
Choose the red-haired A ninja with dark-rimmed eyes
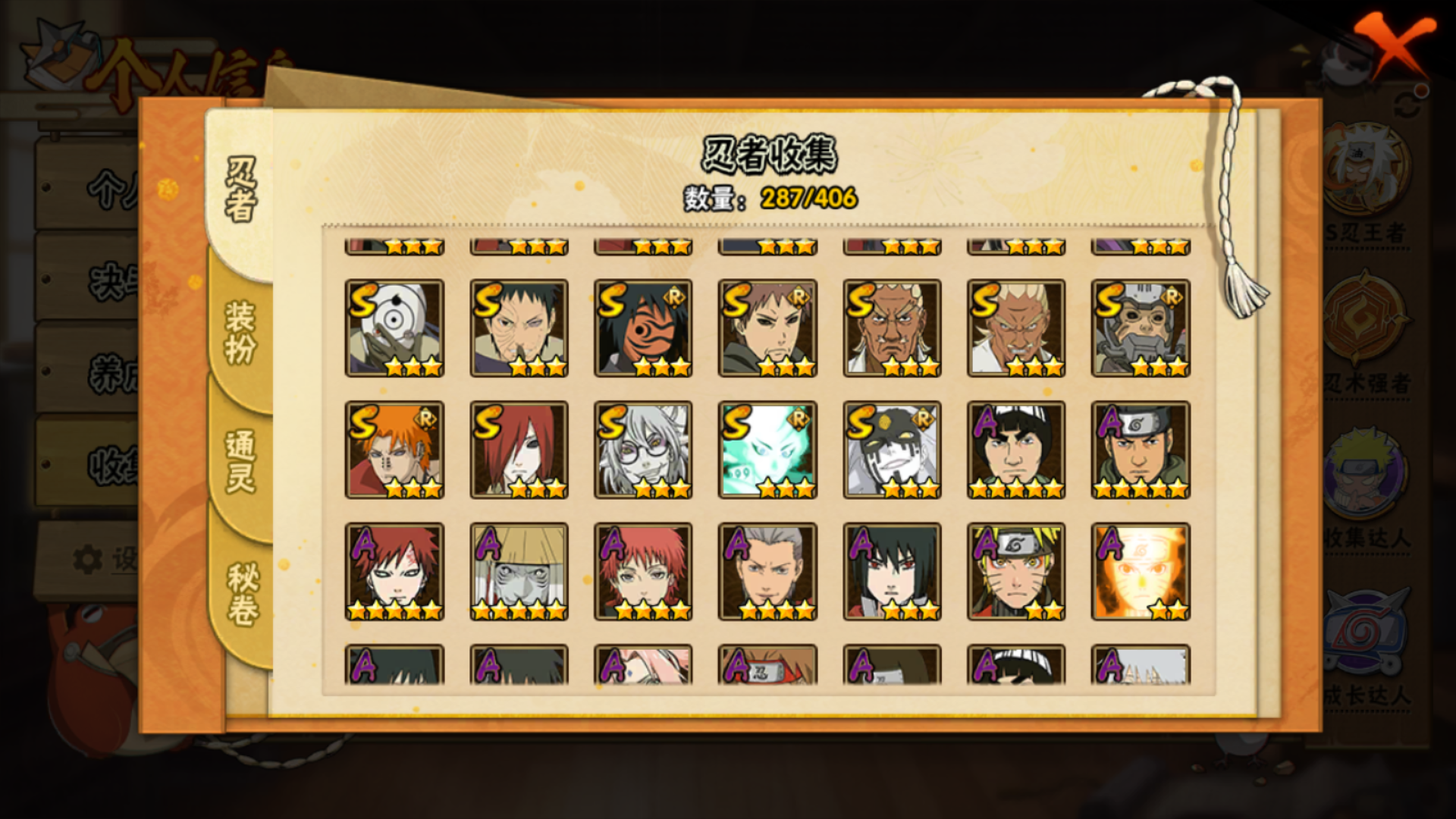point(394,571)
